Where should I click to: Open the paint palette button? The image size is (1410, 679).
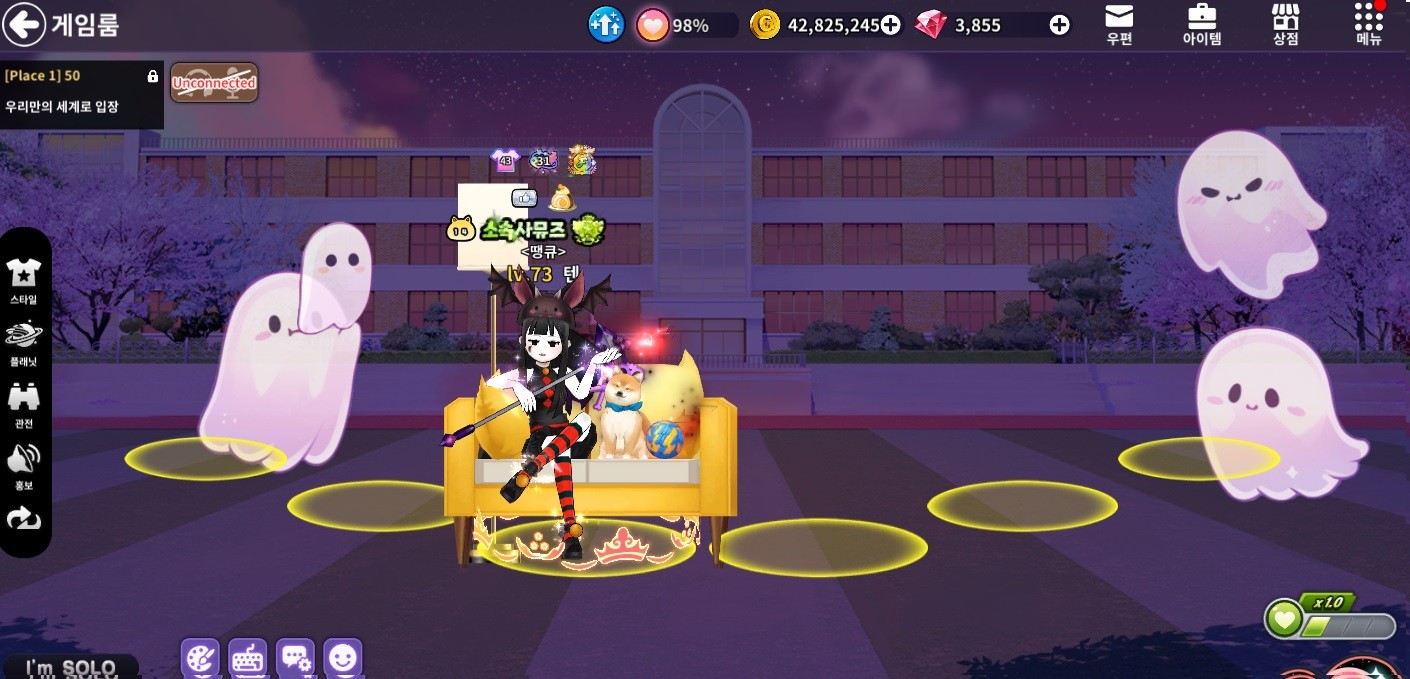[x=200, y=658]
